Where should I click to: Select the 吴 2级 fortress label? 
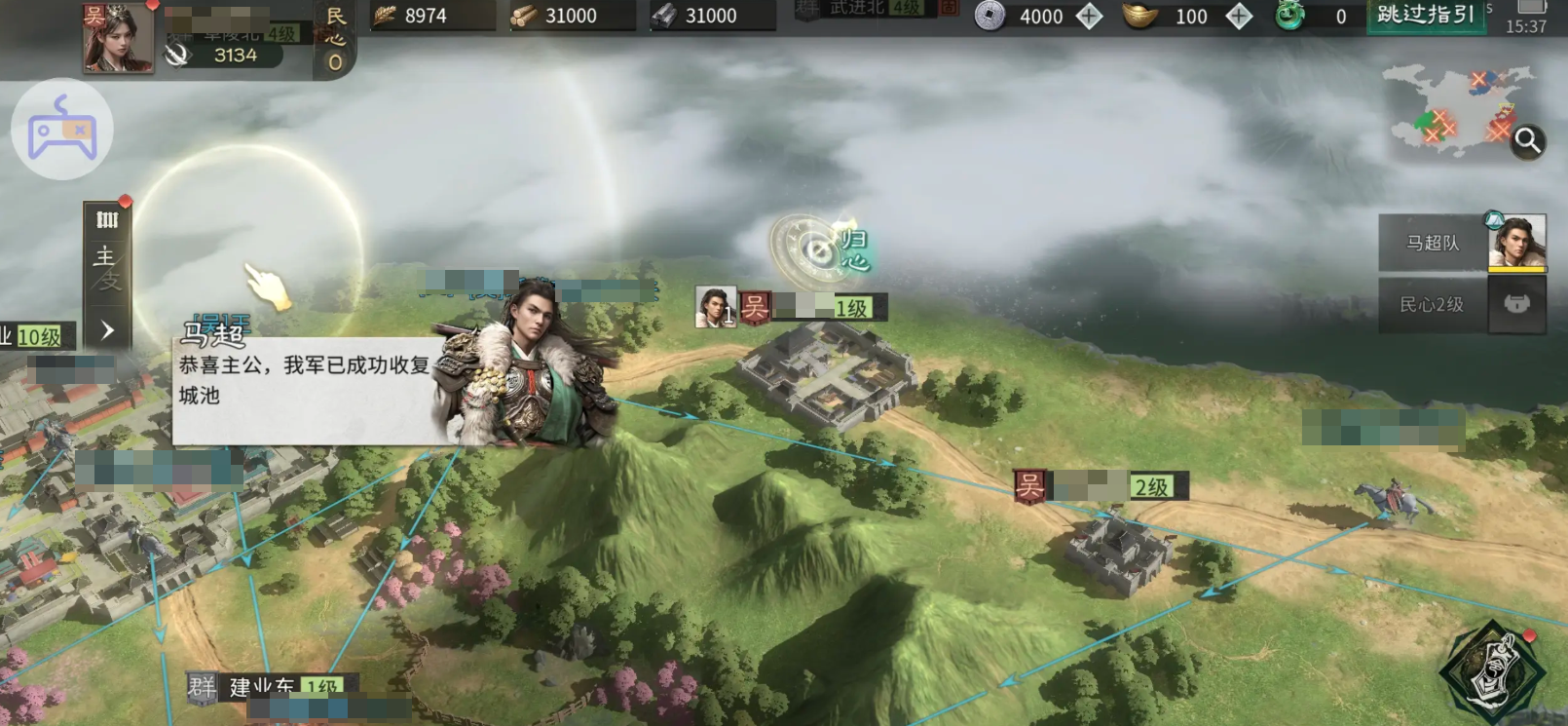1101,485
